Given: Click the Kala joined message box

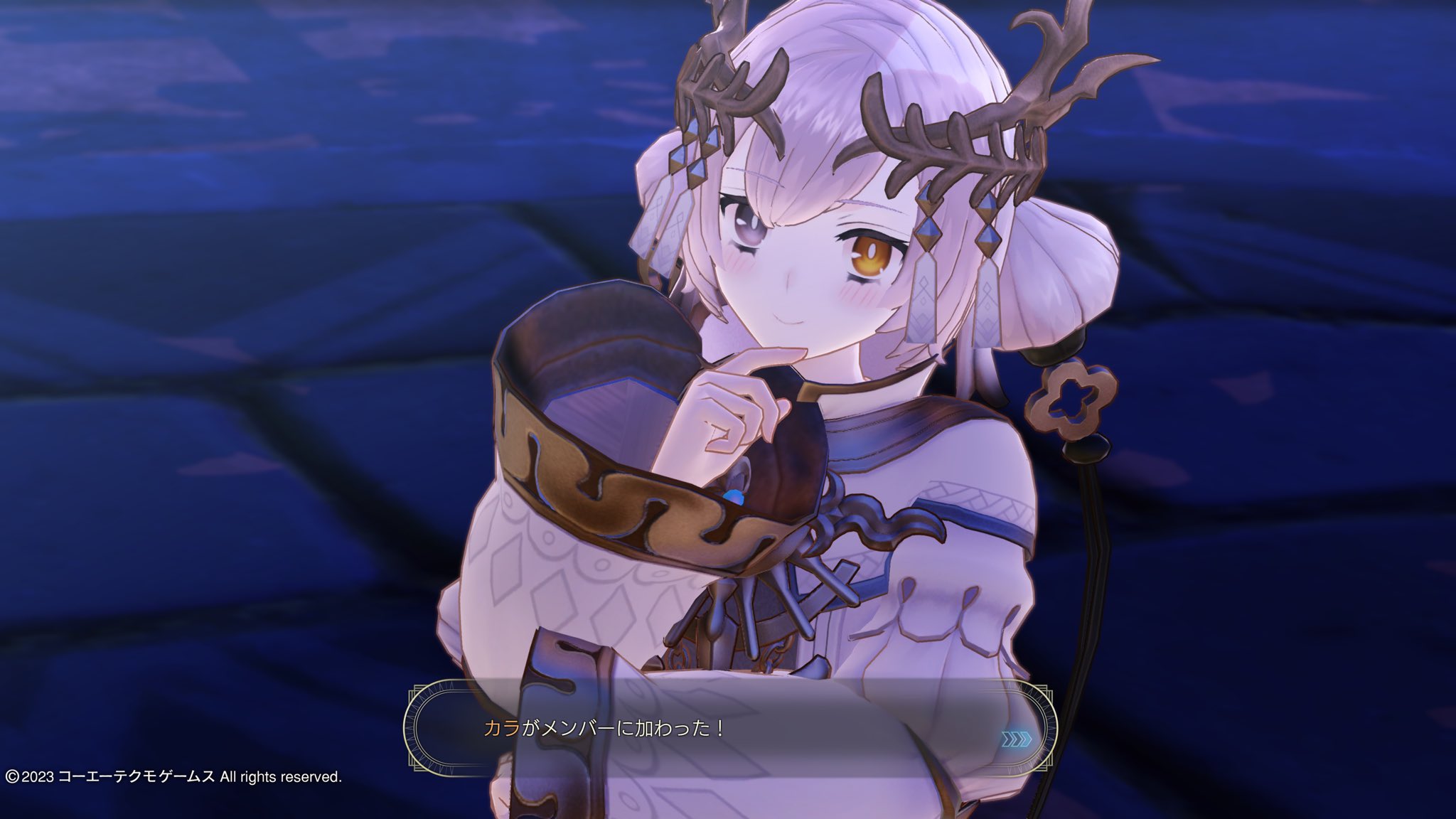Looking at the screenshot, I should point(729,727).
